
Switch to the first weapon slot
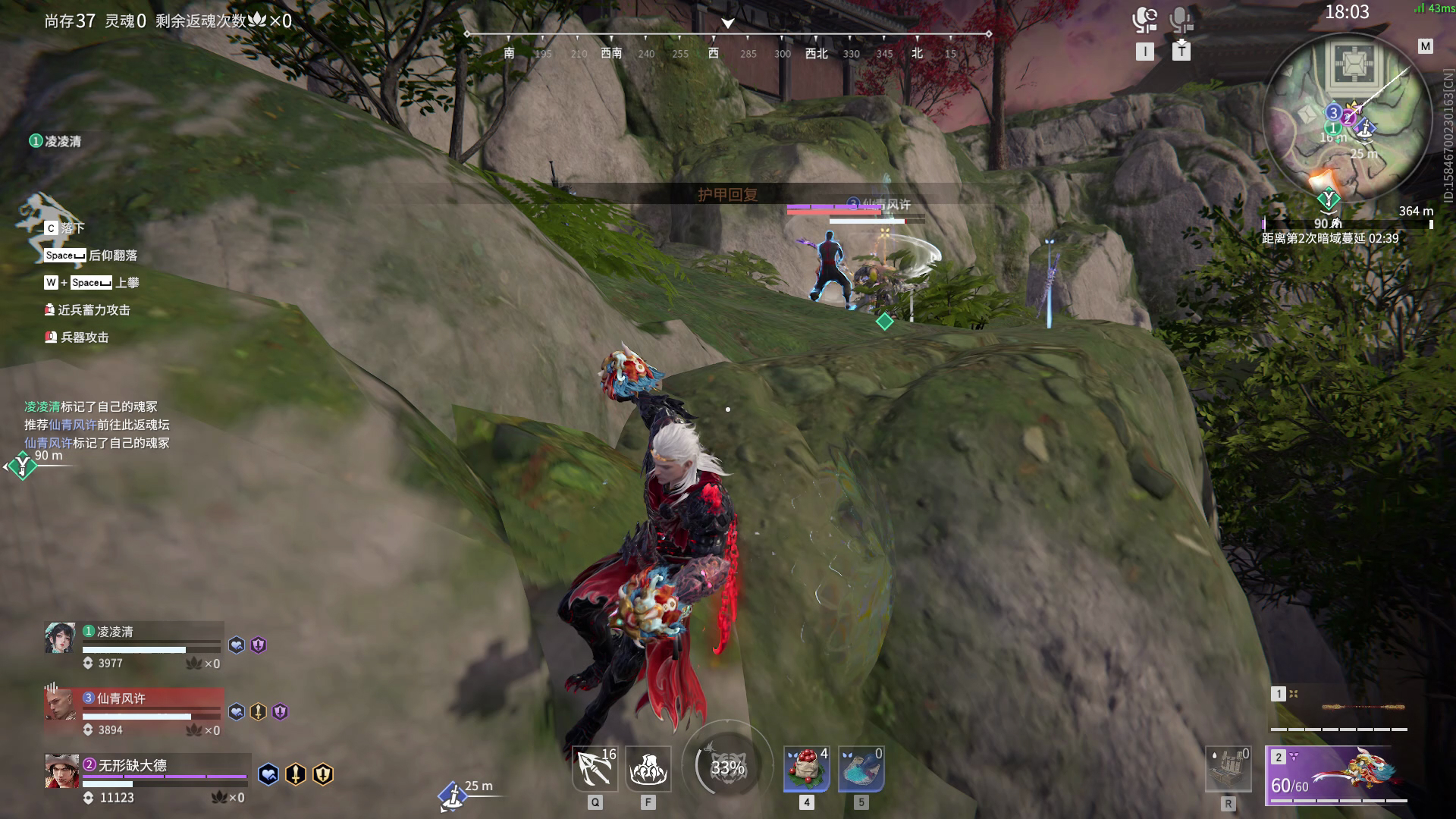pyautogui.click(x=1339, y=708)
